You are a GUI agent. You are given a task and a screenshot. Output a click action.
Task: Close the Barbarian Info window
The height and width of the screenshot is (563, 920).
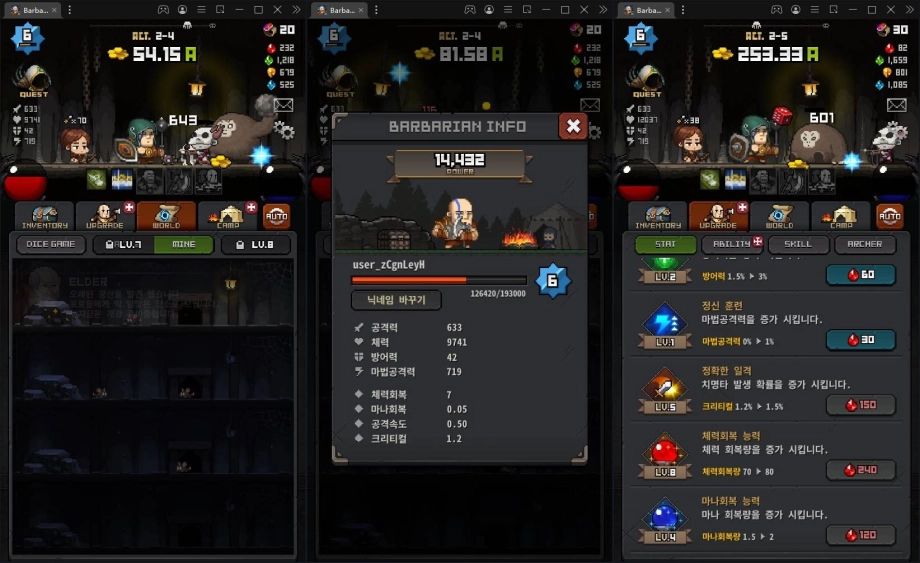click(573, 126)
